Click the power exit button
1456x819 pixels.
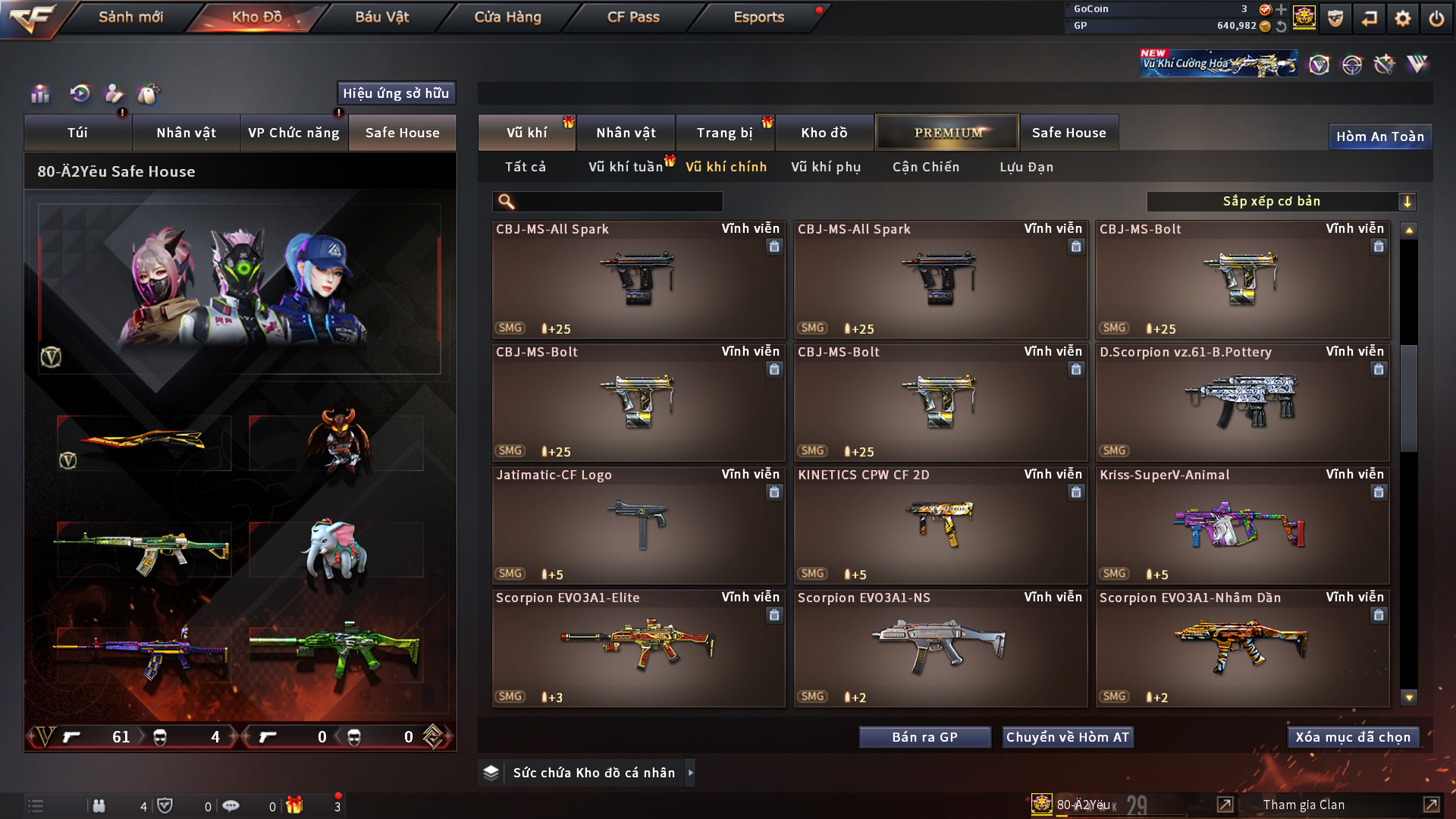pyautogui.click(x=1436, y=18)
